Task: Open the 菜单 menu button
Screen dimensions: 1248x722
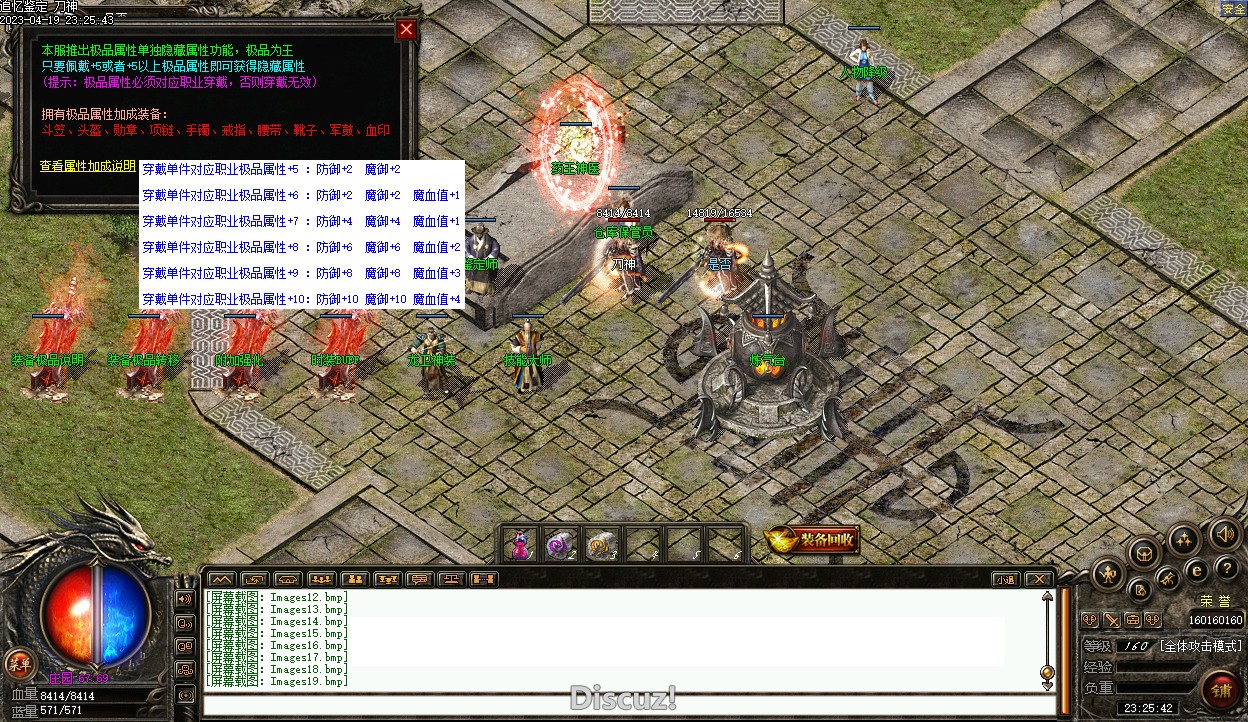Action: click(19, 663)
